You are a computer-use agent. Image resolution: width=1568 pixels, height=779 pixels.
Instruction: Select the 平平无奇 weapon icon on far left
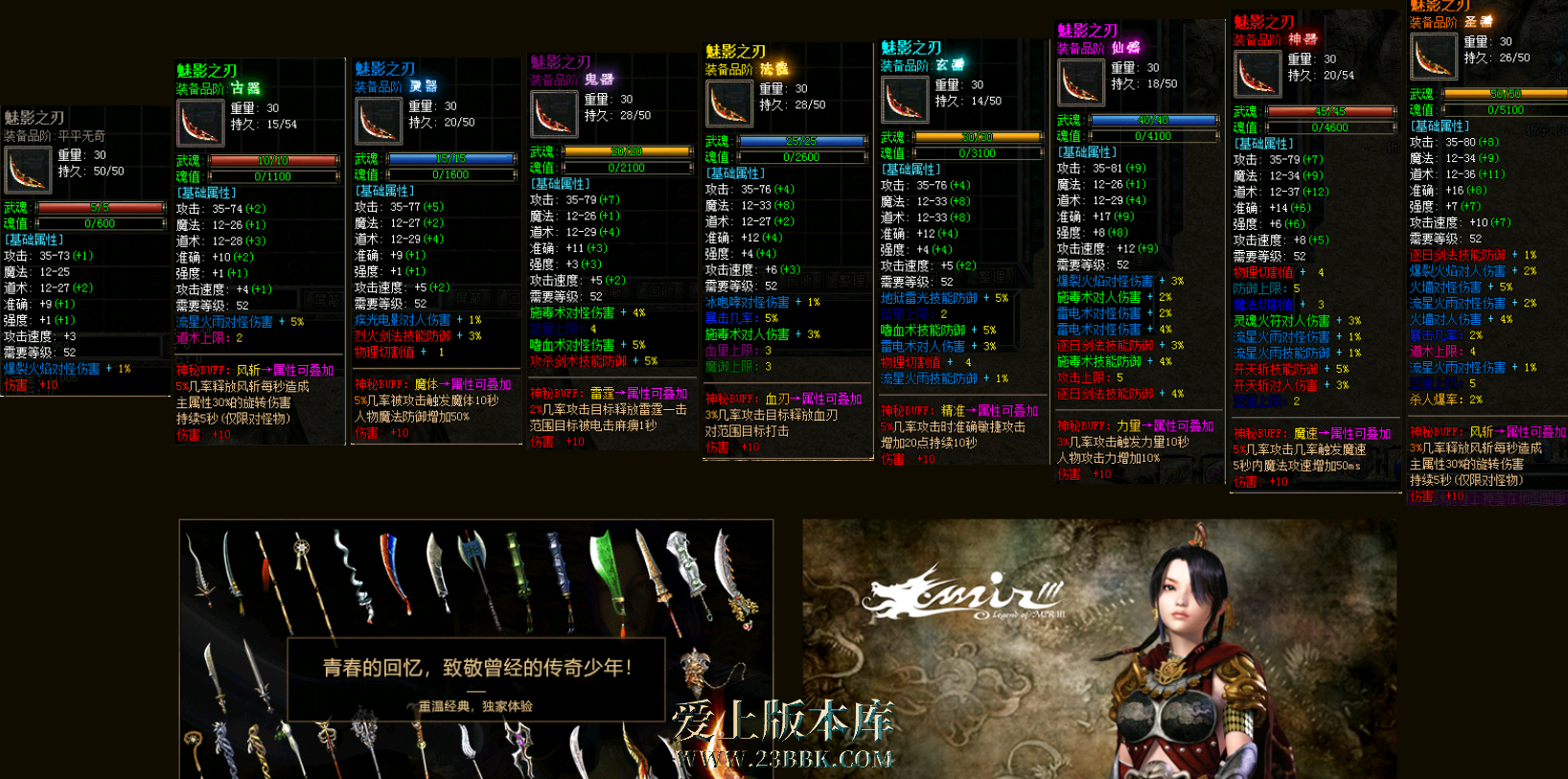pyautogui.click(x=27, y=171)
